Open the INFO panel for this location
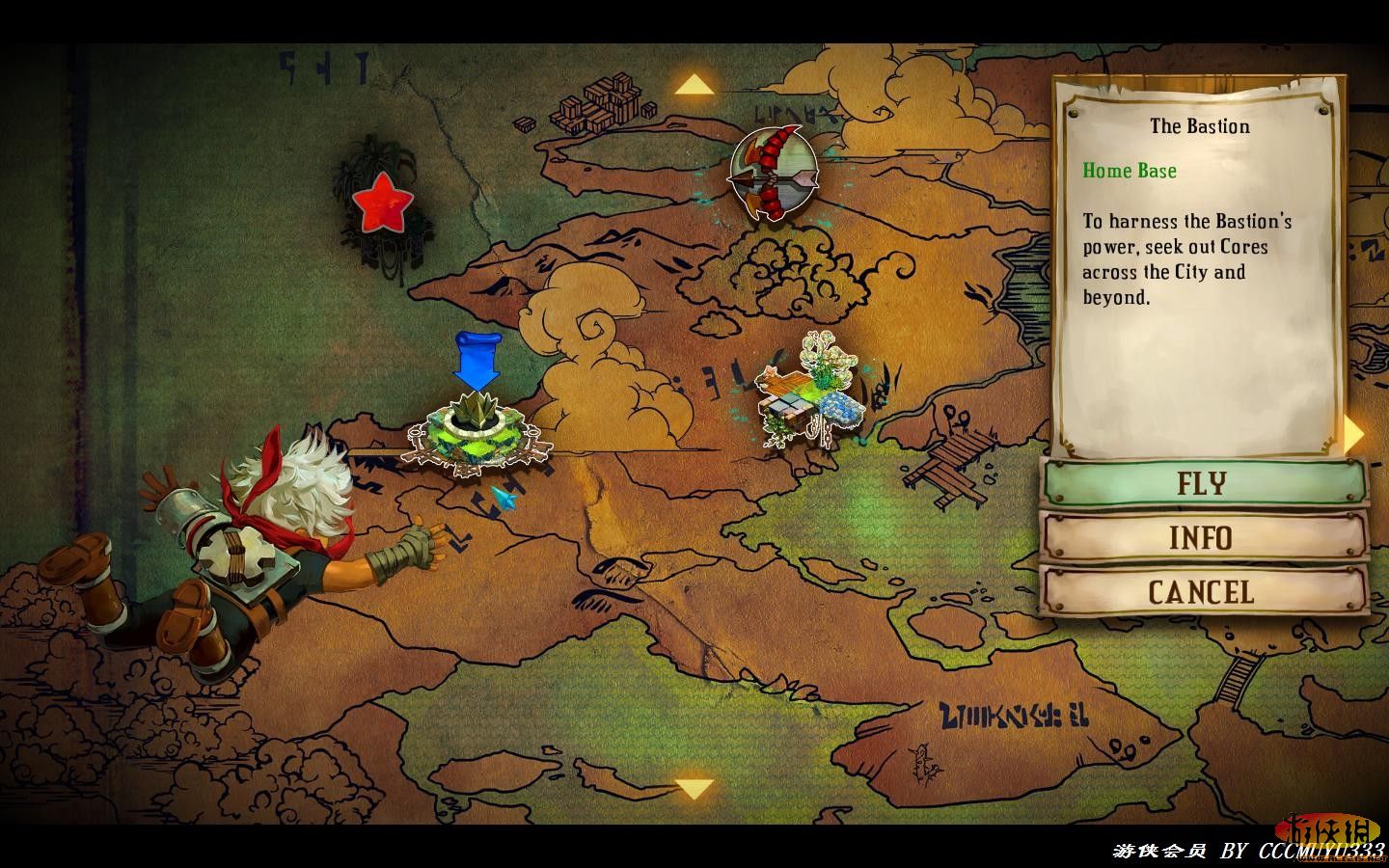Image resolution: width=1389 pixels, height=868 pixels. click(1203, 537)
